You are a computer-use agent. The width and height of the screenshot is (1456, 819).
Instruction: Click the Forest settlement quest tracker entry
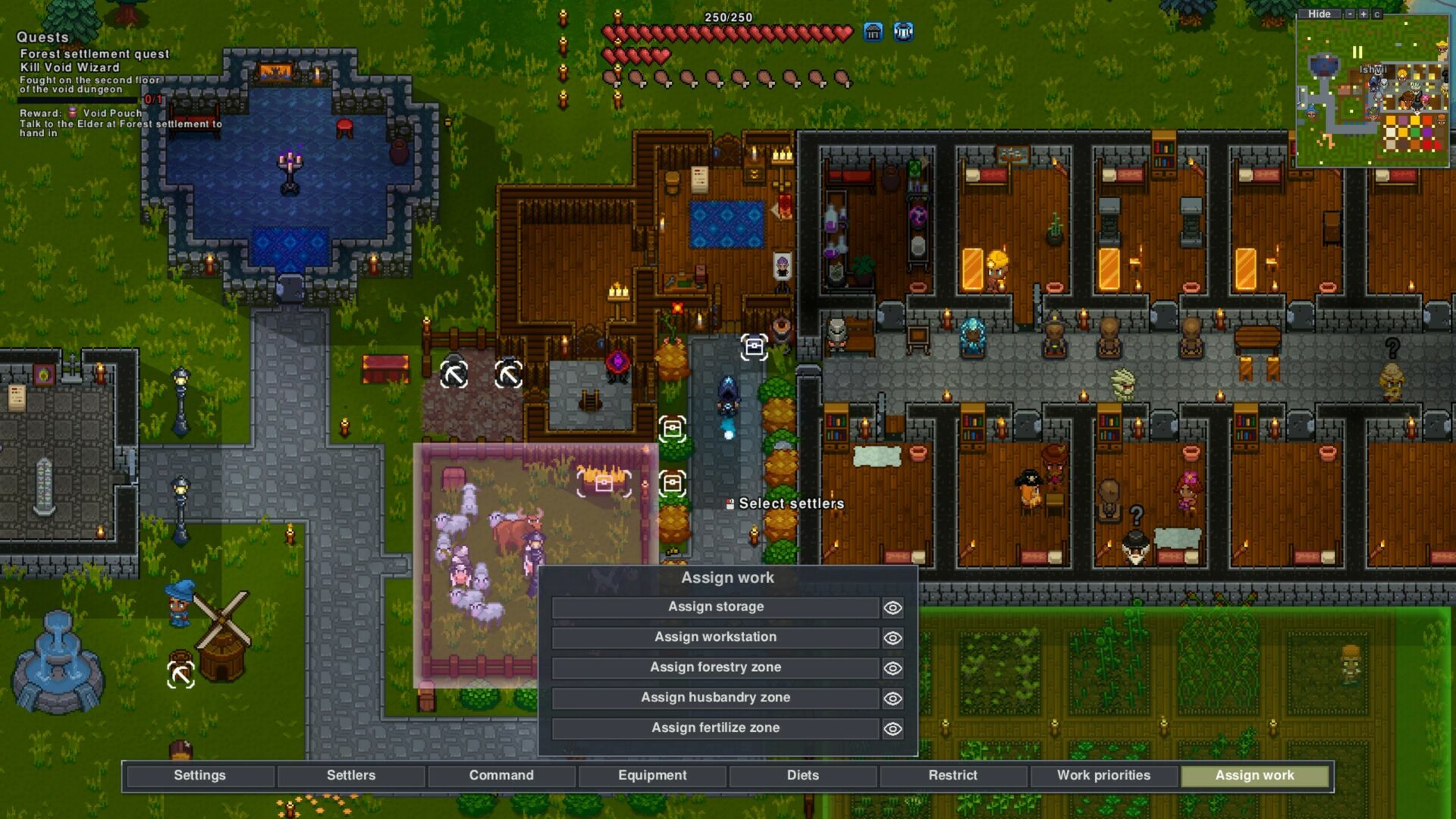[x=94, y=54]
